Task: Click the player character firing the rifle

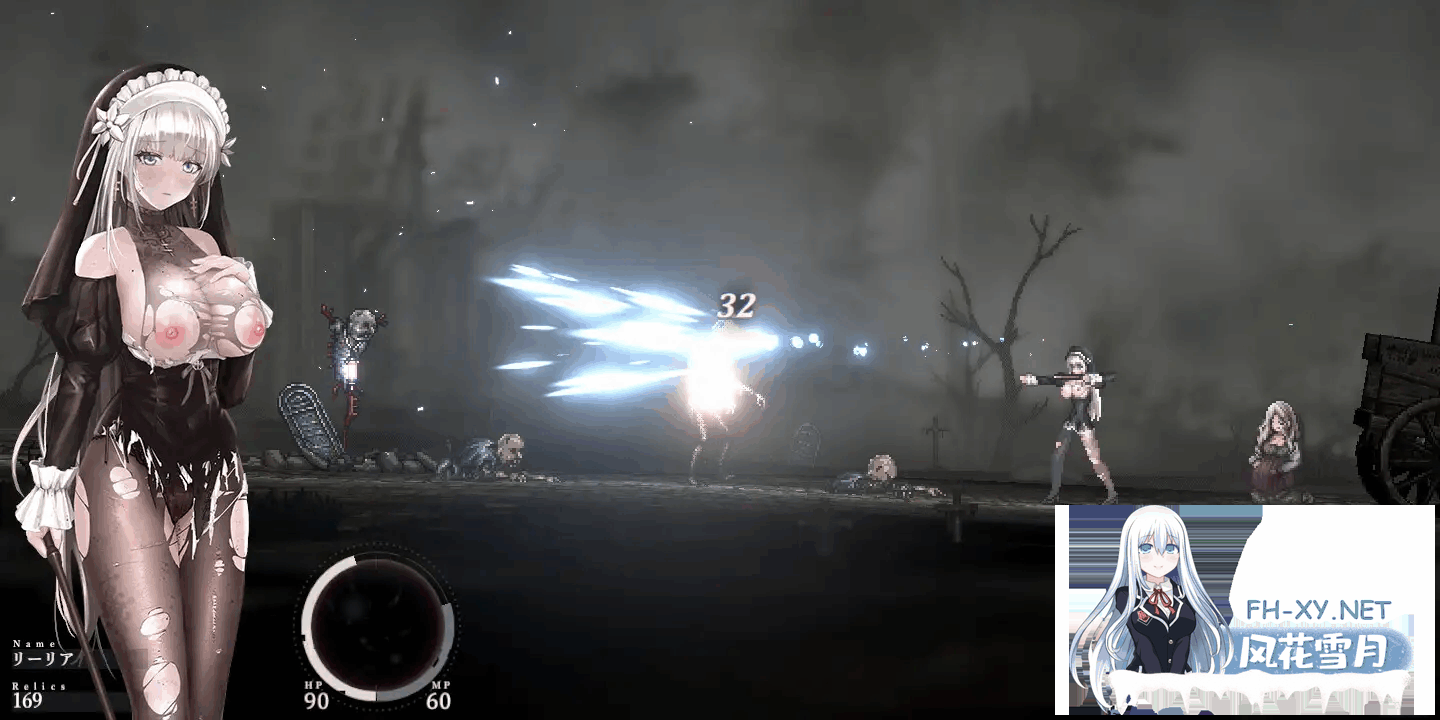Action: point(1080,420)
